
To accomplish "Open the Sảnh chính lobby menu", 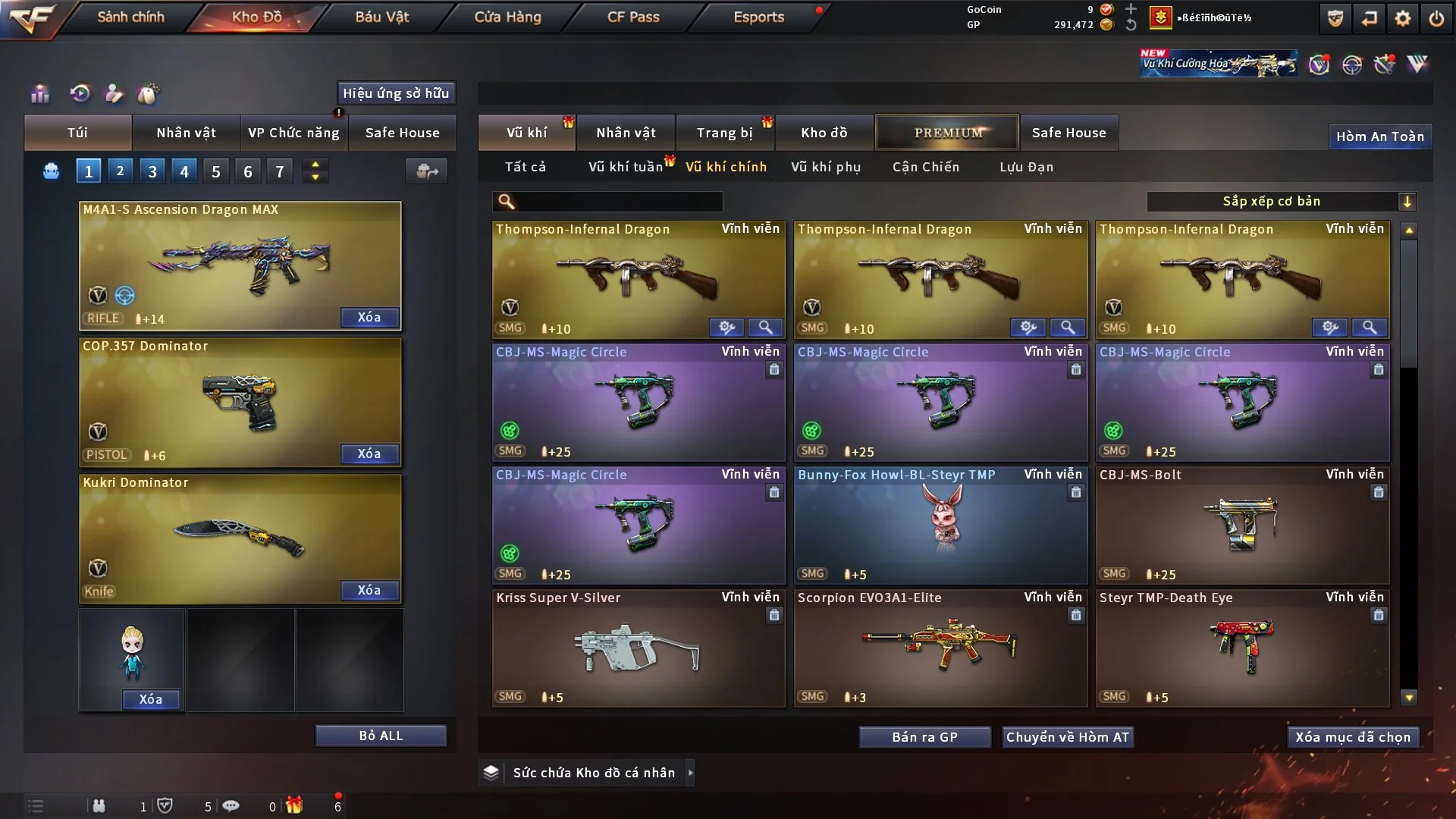I will 130,17.
